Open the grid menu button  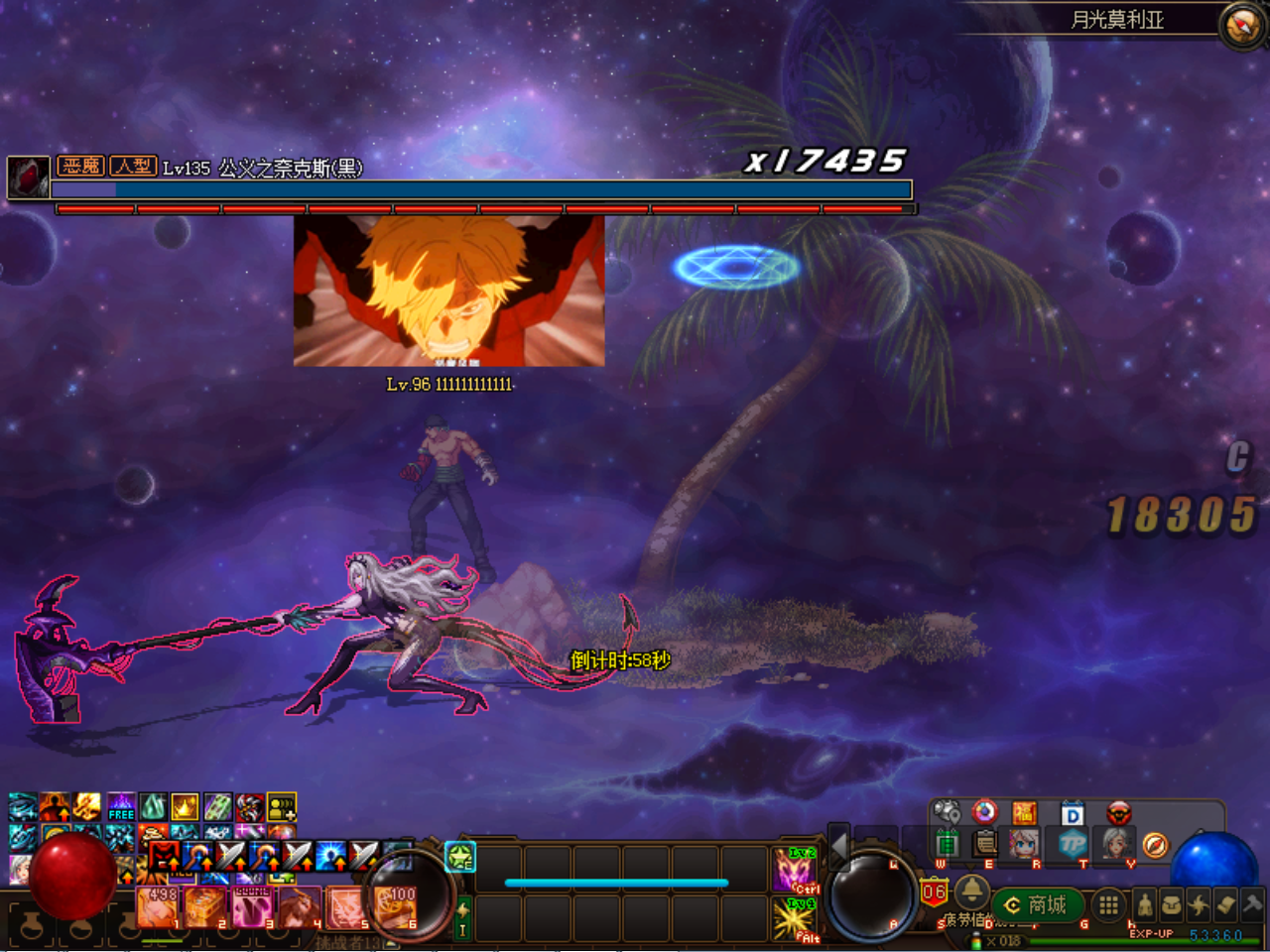click(x=1108, y=904)
